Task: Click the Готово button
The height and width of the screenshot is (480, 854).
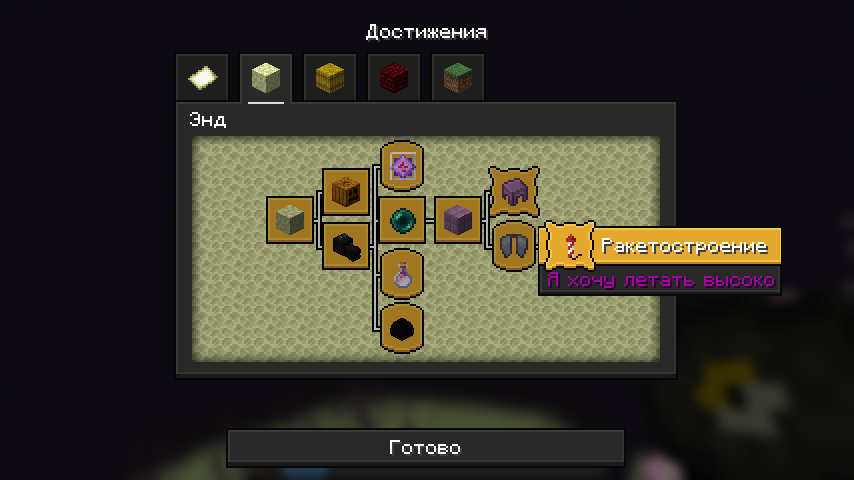Action: [425, 448]
